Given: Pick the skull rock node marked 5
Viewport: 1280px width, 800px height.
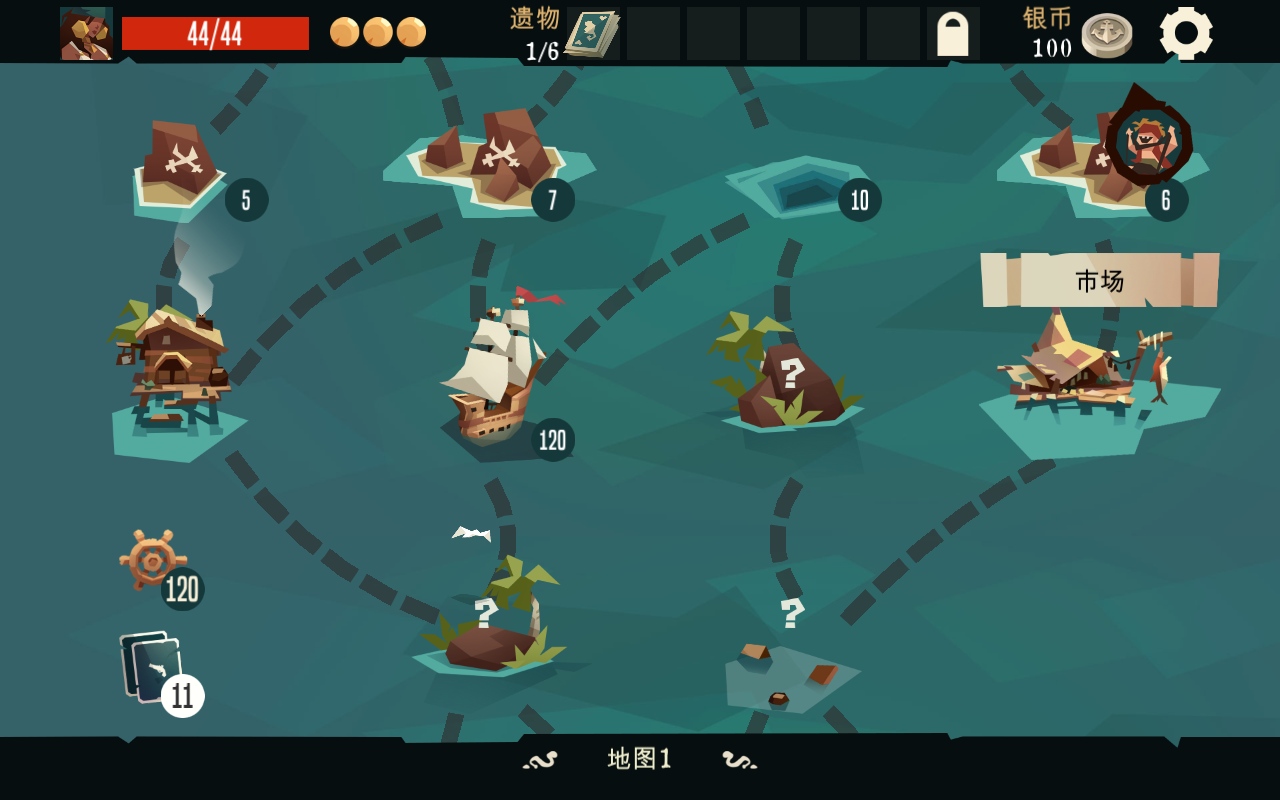Looking at the screenshot, I should click(x=180, y=165).
